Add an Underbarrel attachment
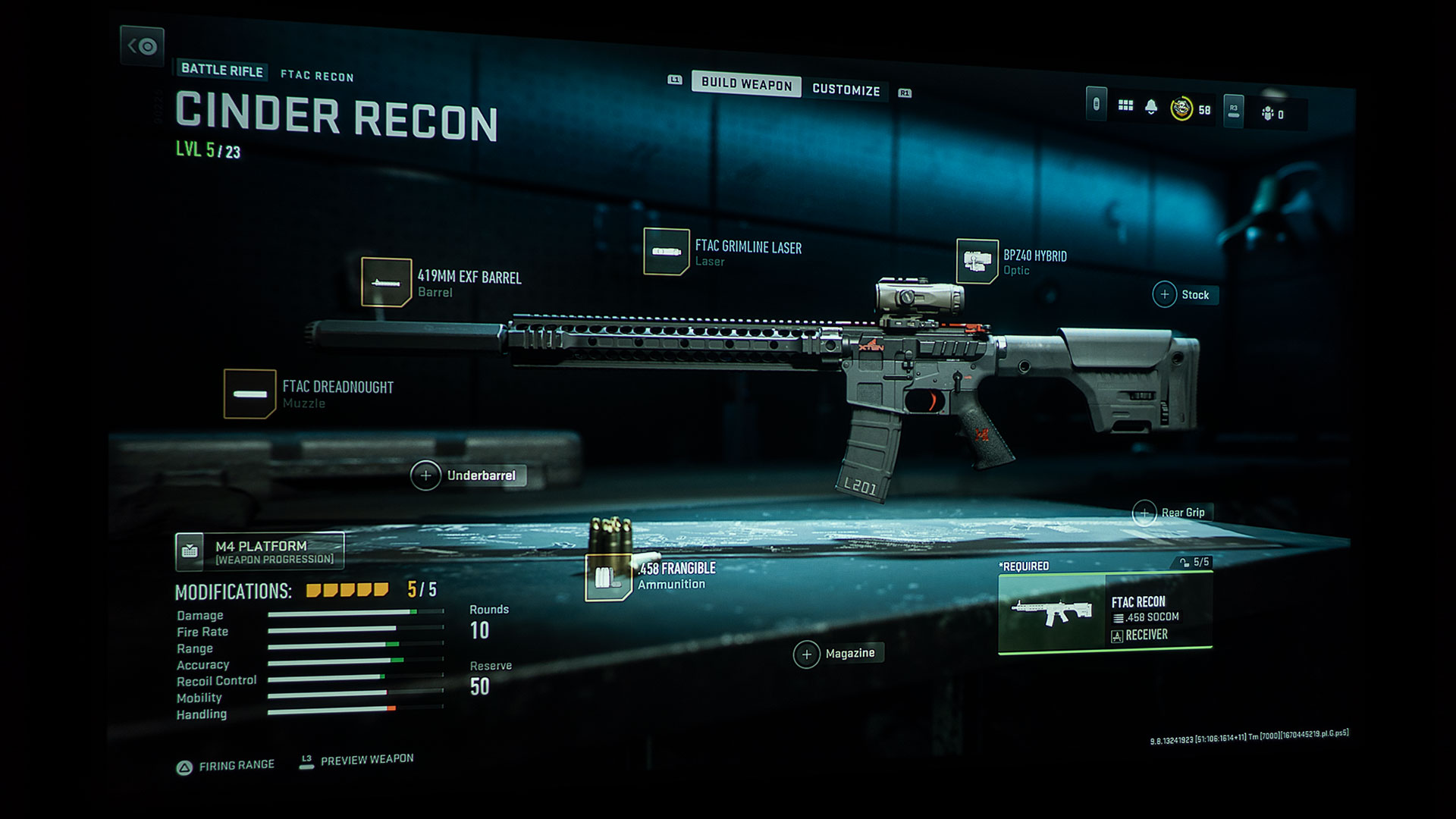This screenshot has width=1456, height=819. click(425, 475)
